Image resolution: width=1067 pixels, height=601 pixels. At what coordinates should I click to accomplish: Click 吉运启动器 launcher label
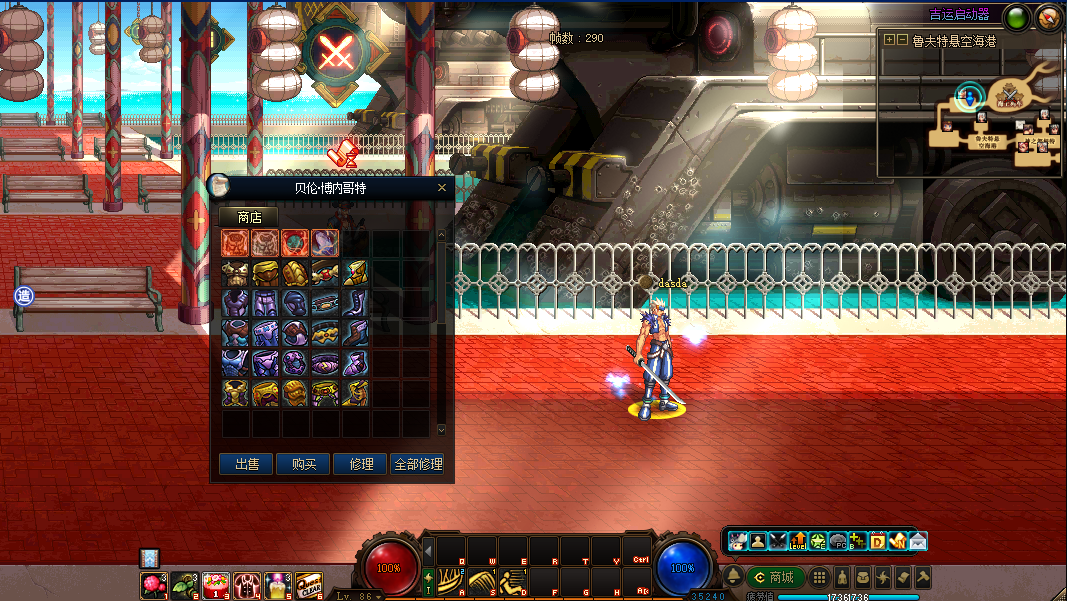[x=959, y=14]
